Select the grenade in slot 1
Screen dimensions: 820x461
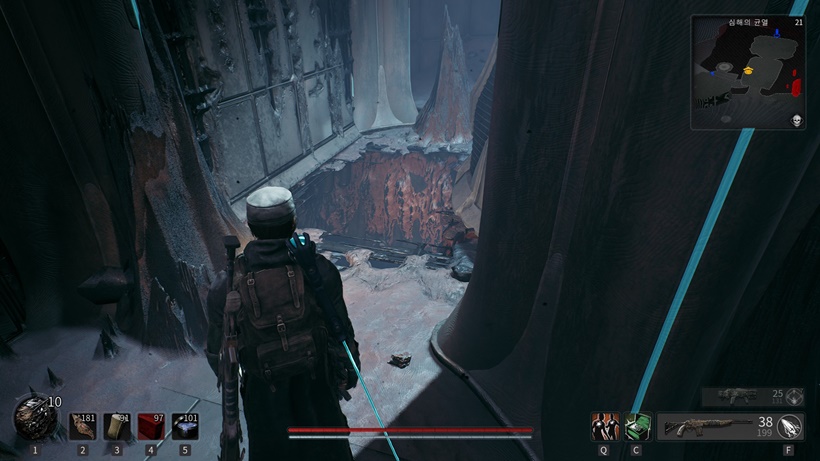coord(34,418)
